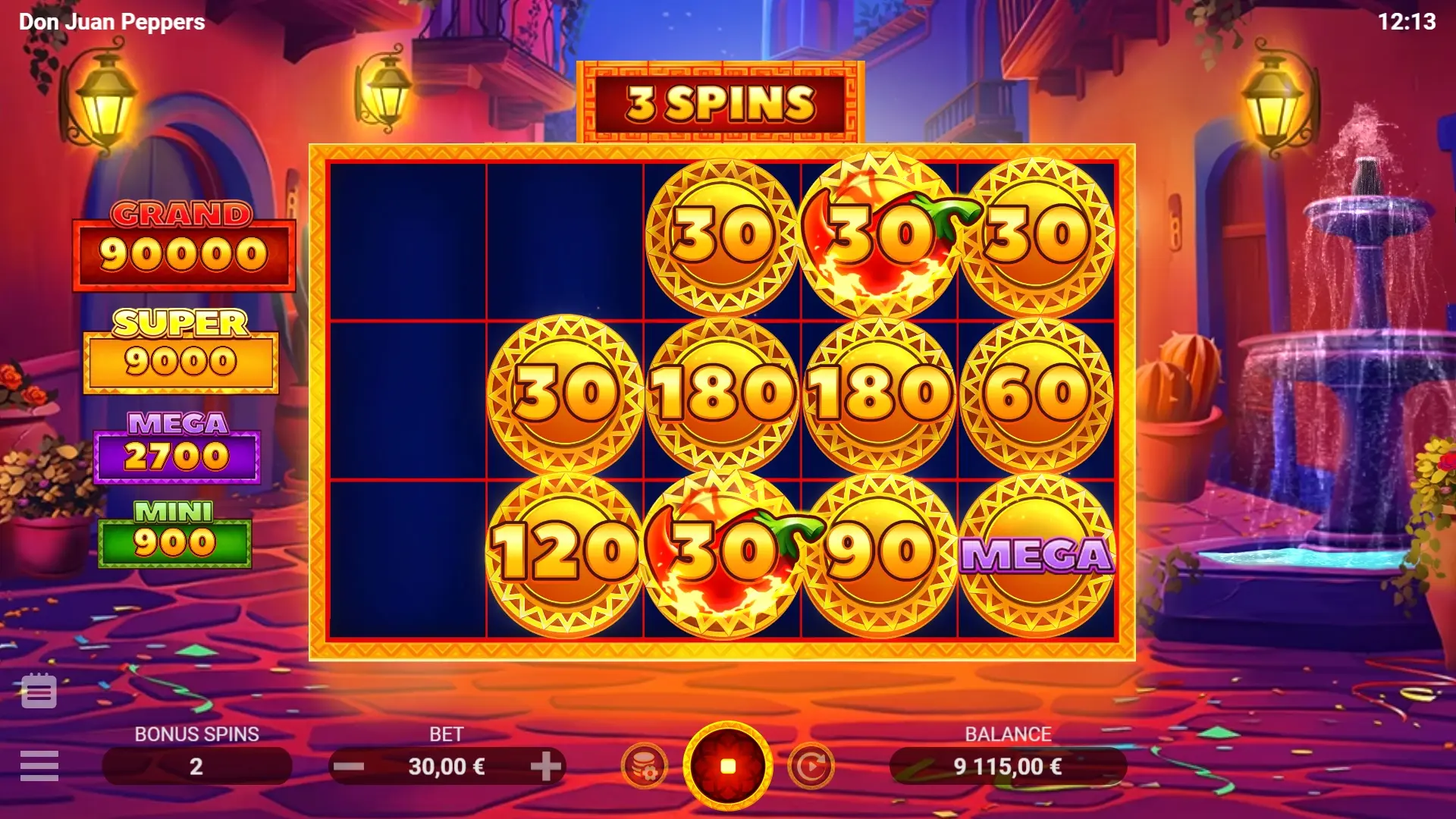Open the coin stack bet settings

645,767
